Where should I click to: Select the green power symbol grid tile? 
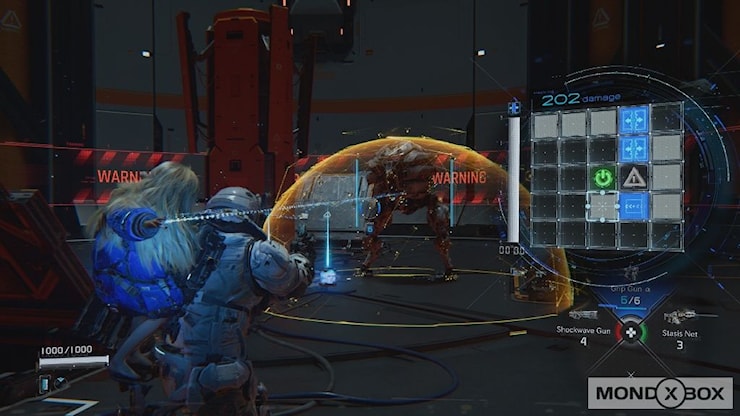tap(603, 178)
